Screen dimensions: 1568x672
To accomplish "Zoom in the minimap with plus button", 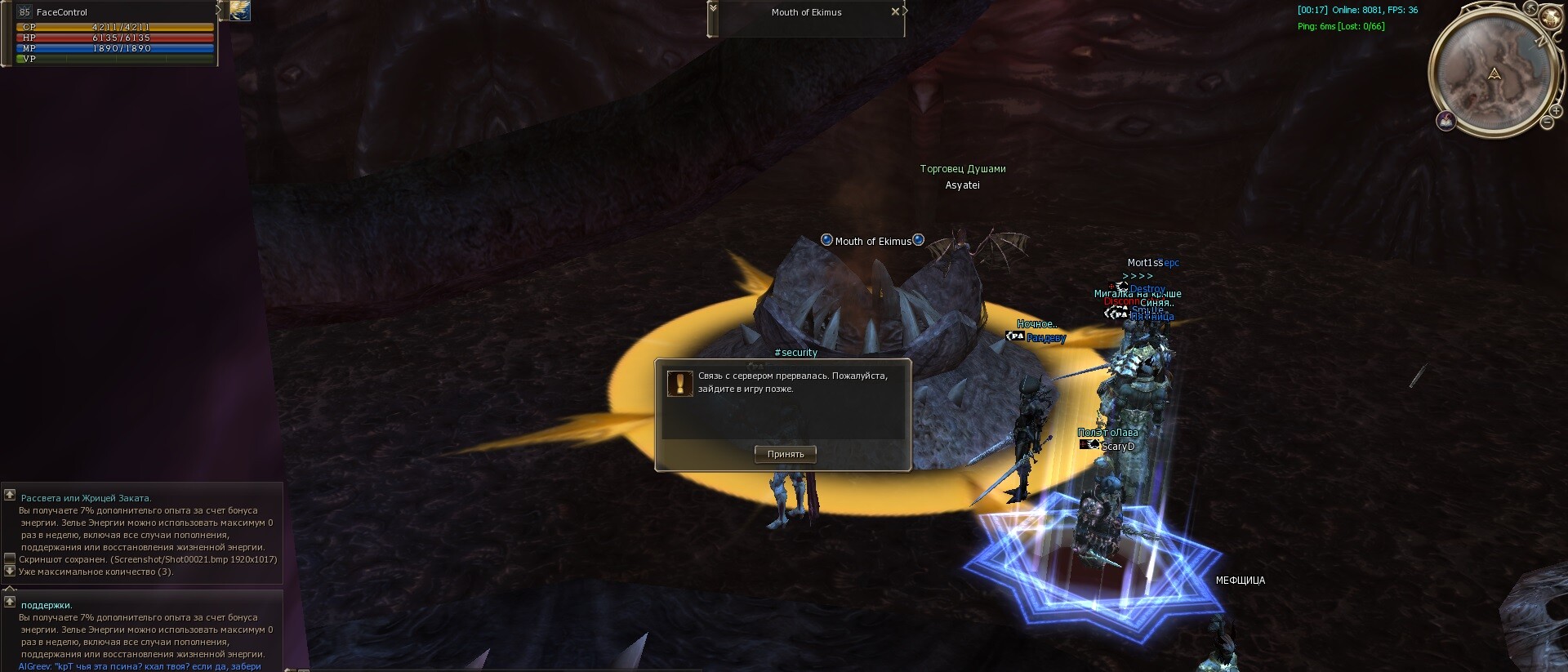I will point(1557,111).
